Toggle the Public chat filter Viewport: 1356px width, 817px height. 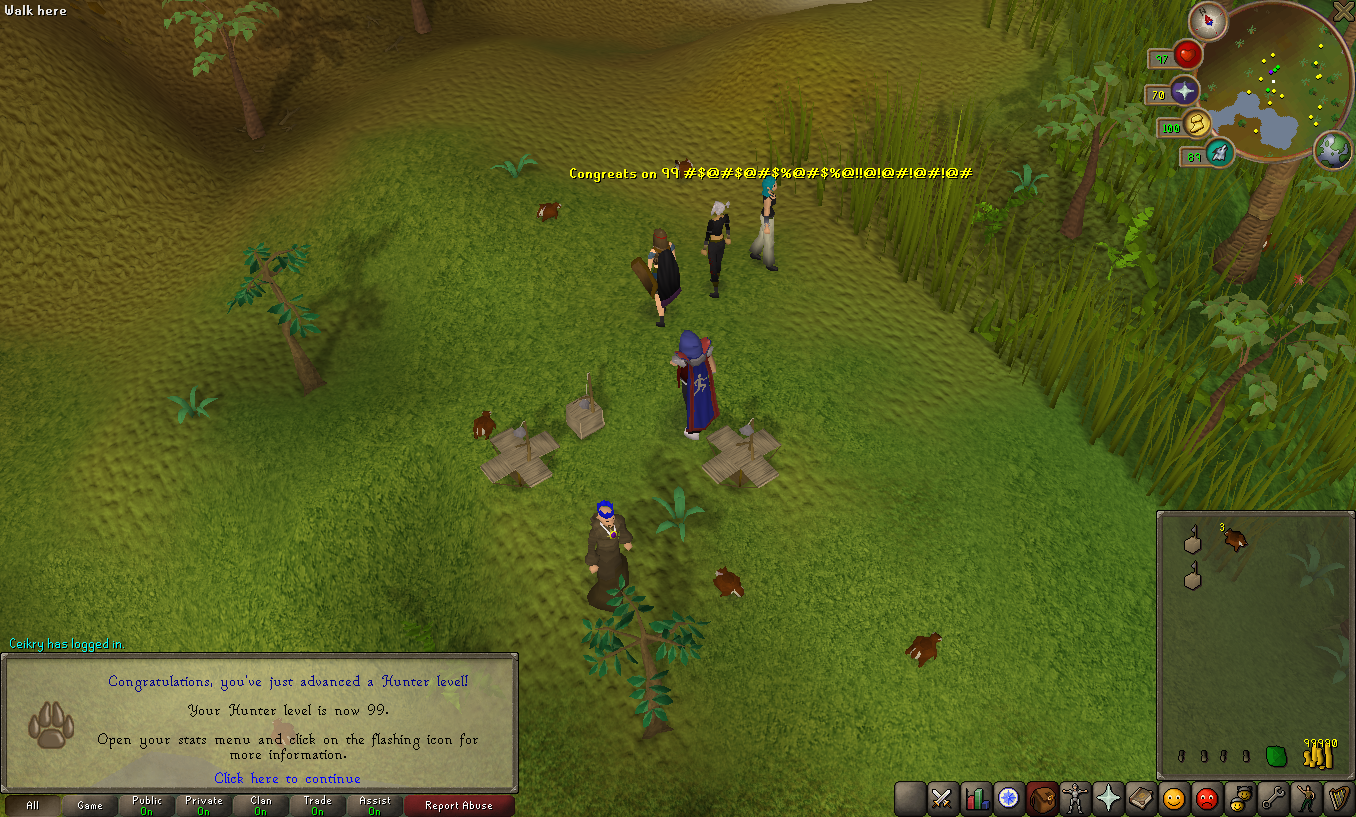(x=147, y=805)
